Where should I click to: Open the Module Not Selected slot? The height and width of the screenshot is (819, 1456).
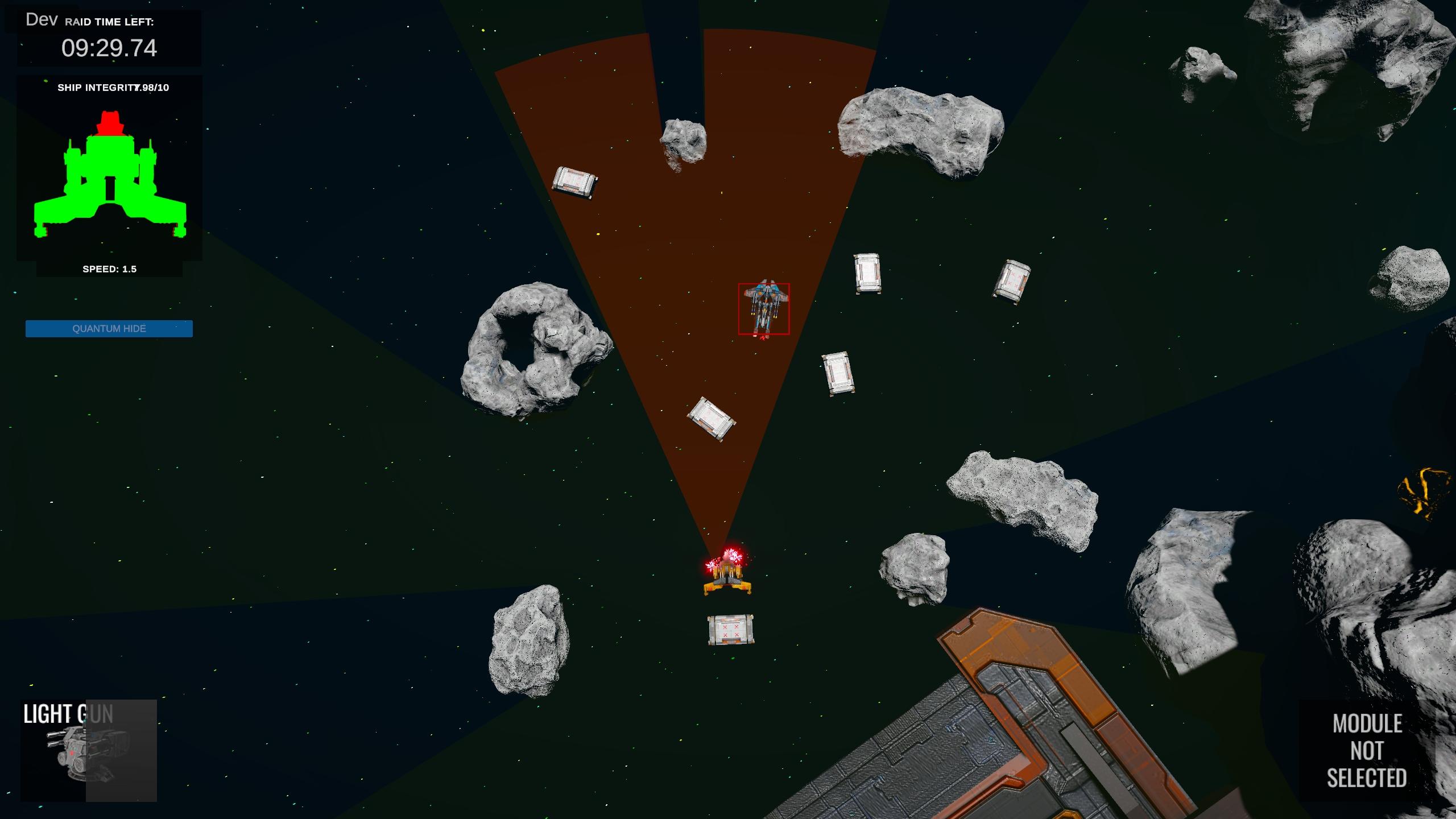coord(1366,751)
